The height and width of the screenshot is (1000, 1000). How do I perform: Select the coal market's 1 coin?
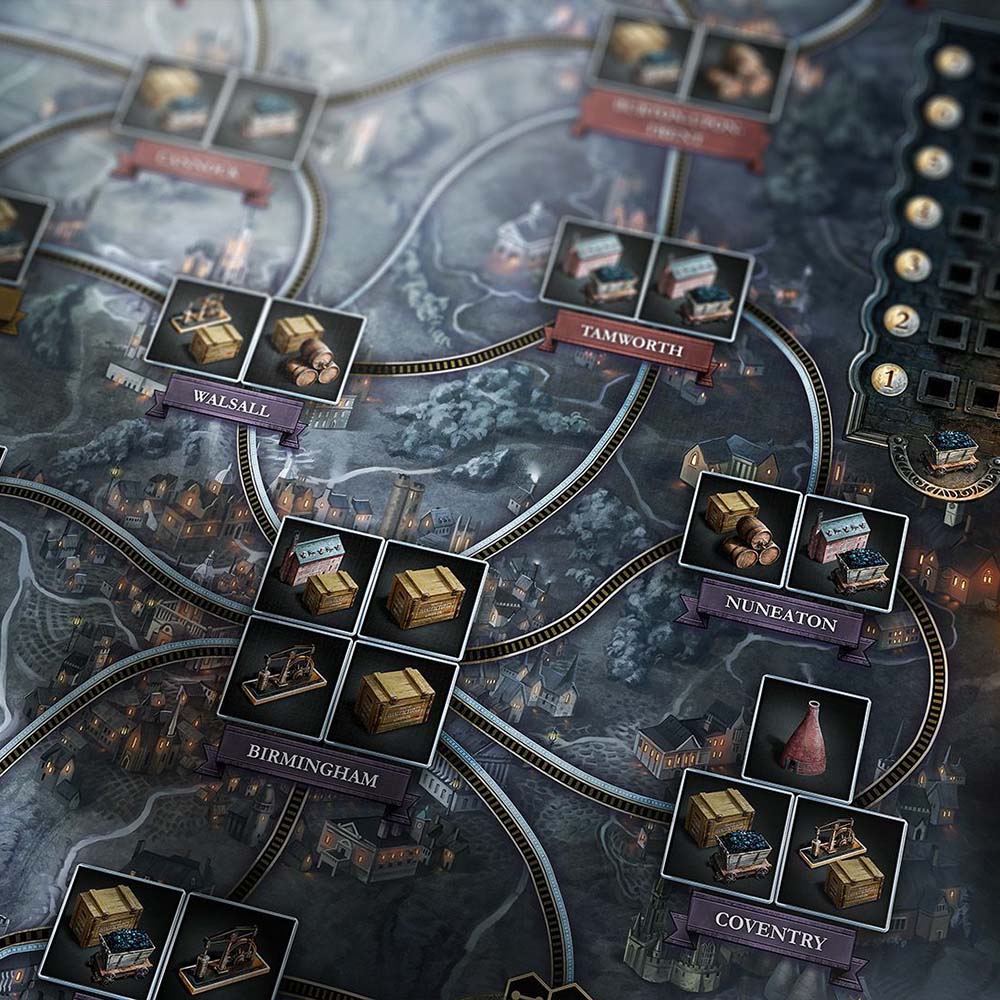[x=887, y=378]
